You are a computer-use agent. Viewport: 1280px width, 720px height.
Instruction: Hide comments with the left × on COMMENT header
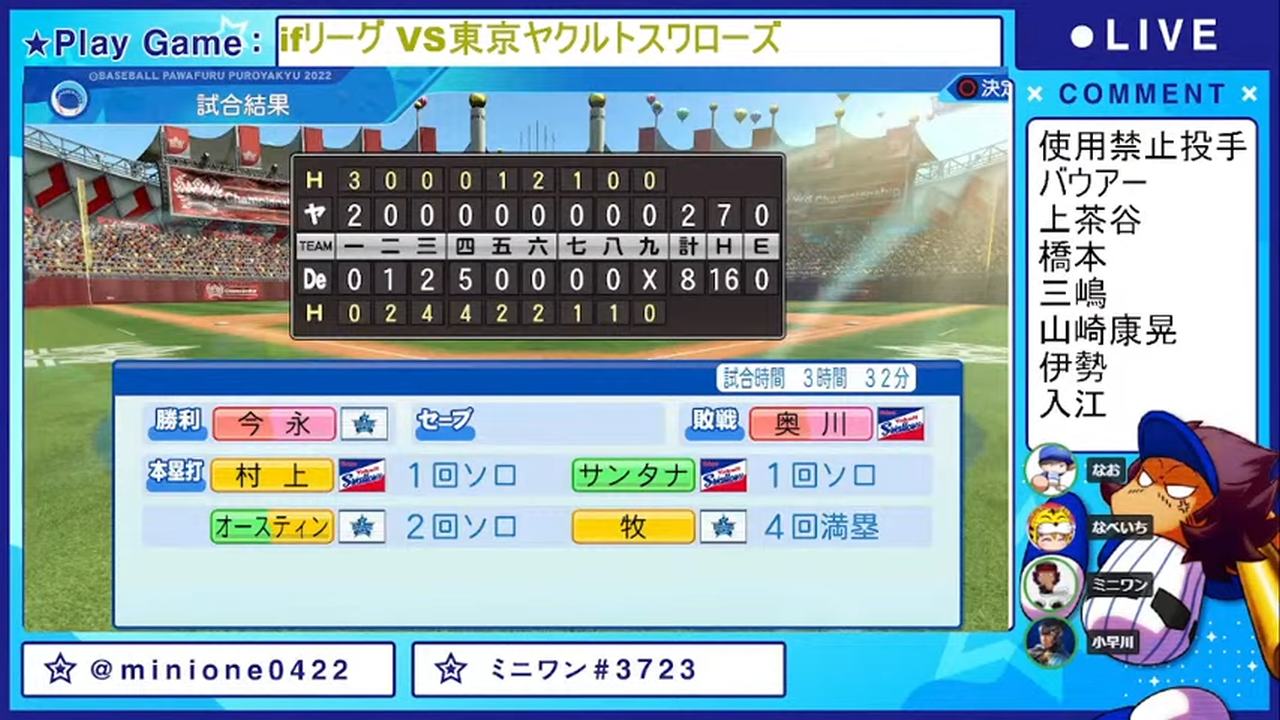point(1037,94)
